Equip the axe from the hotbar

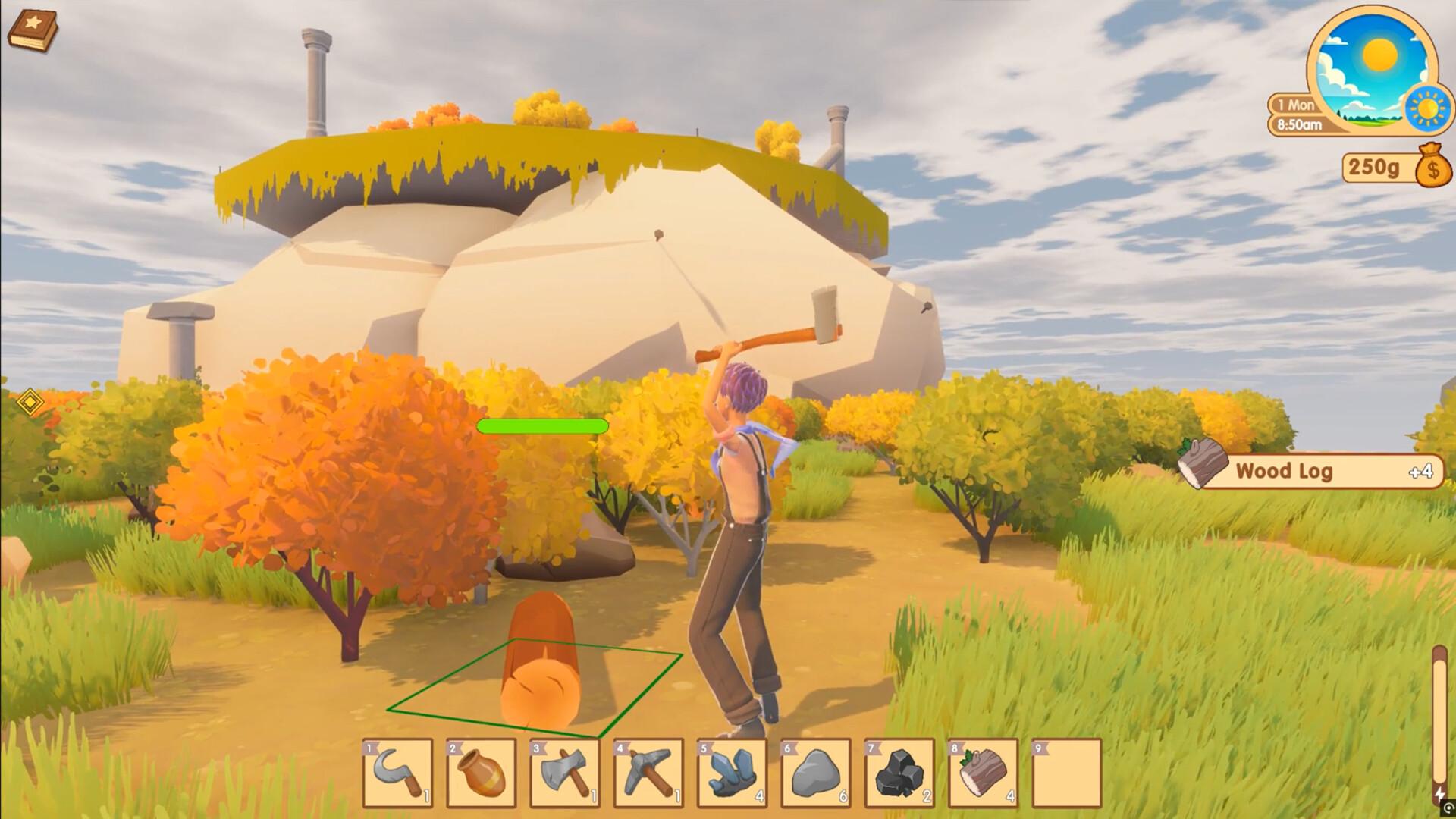565,773
